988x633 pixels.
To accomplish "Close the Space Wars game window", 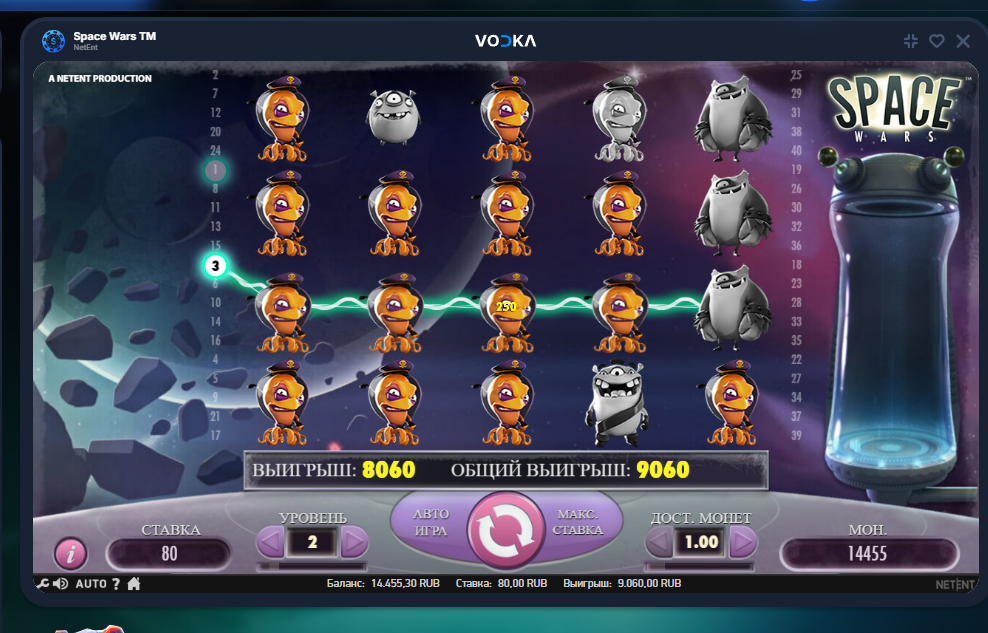I will (963, 41).
